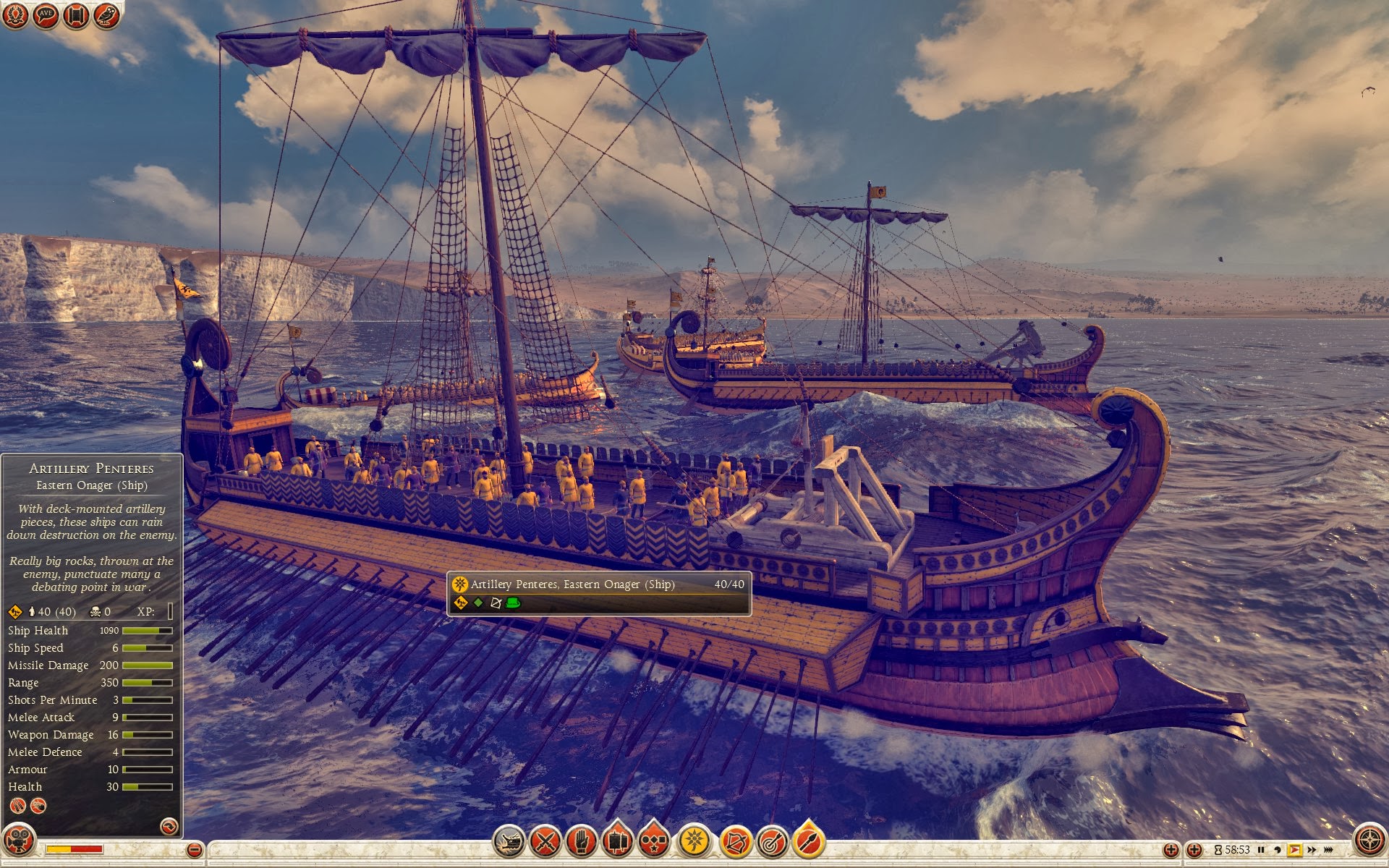This screenshot has width=1389, height=868.
Task: Open the AVE chat bubble
Action: (x=46, y=15)
